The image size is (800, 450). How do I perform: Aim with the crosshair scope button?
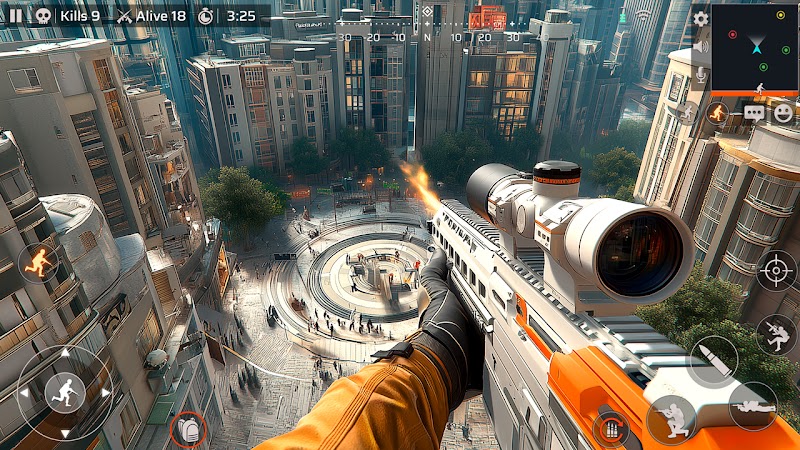(x=776, y=271)
